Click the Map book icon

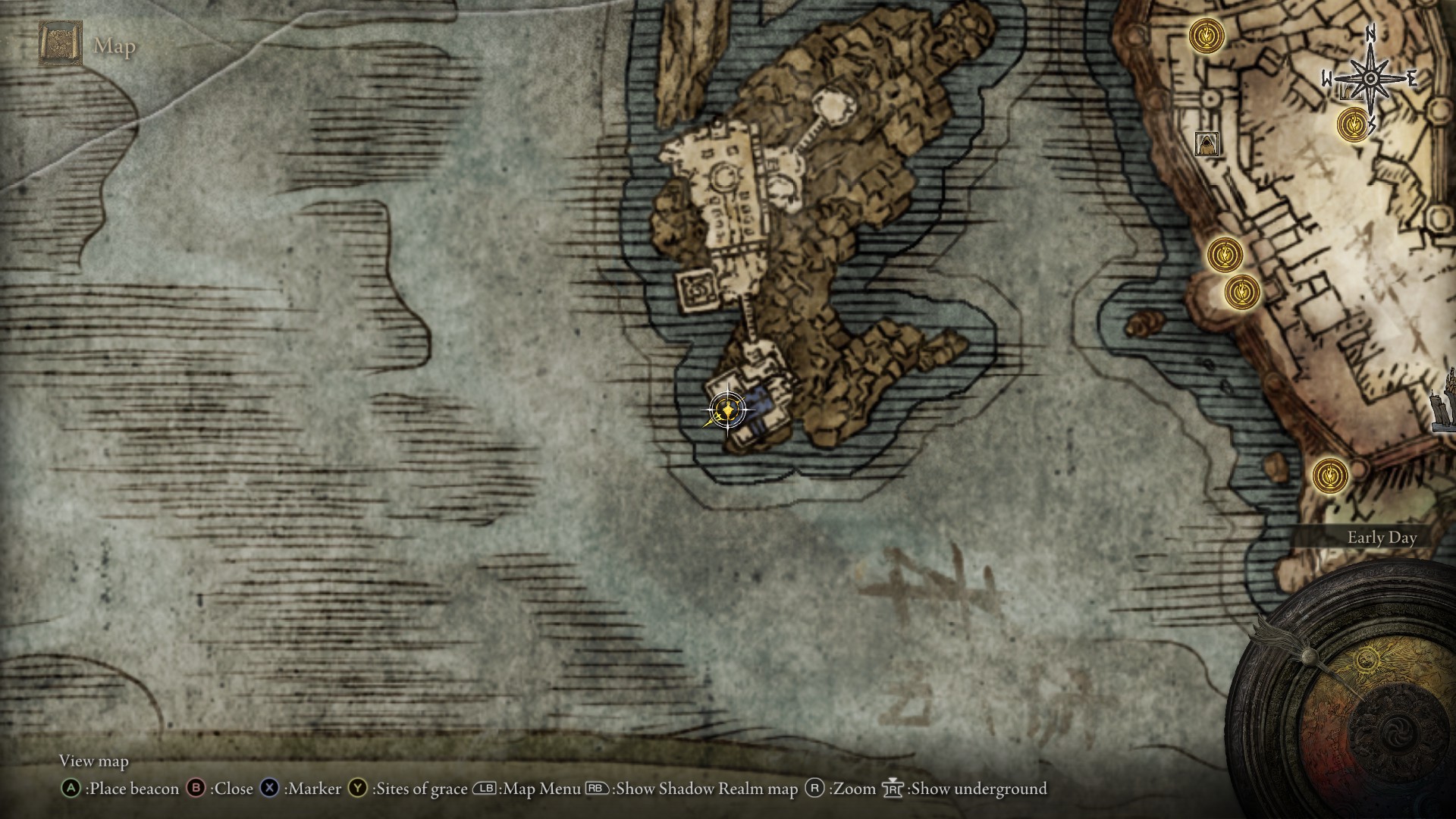pyautogui.click(x=61, y=45)
